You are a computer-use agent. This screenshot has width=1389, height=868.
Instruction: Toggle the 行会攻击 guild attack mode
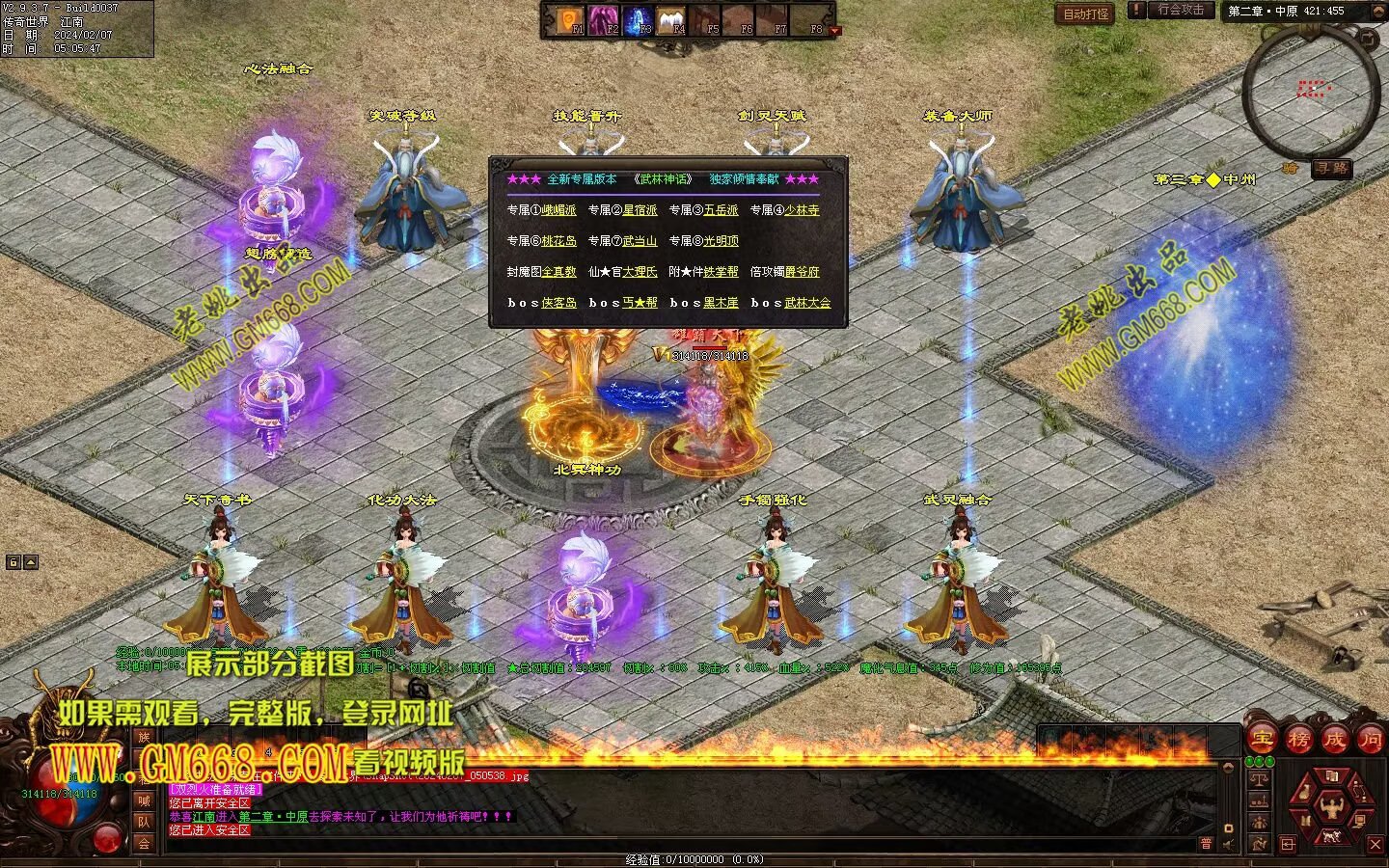coord(1180,11)
